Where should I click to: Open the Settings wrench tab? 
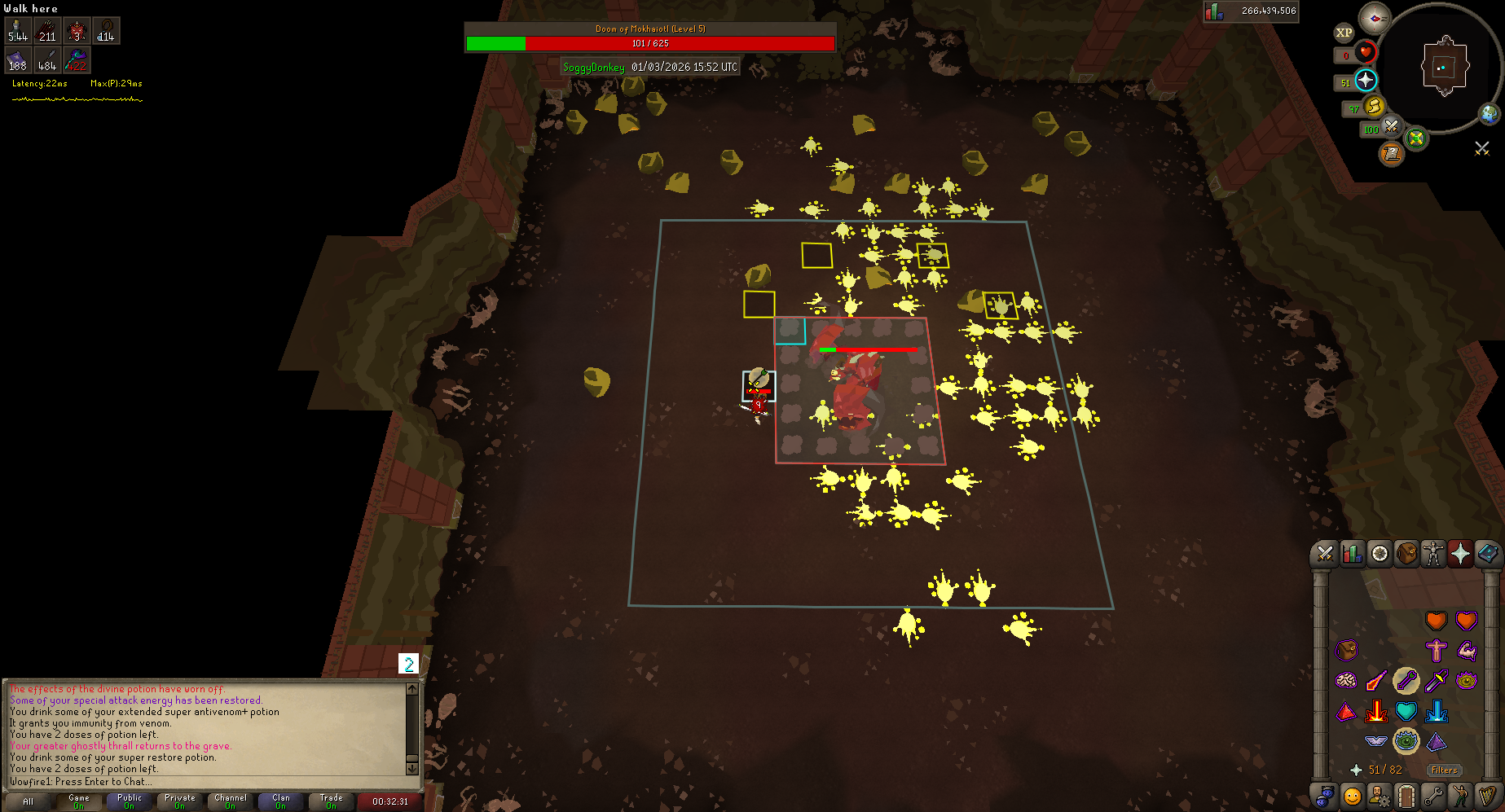coord(1433,796)
